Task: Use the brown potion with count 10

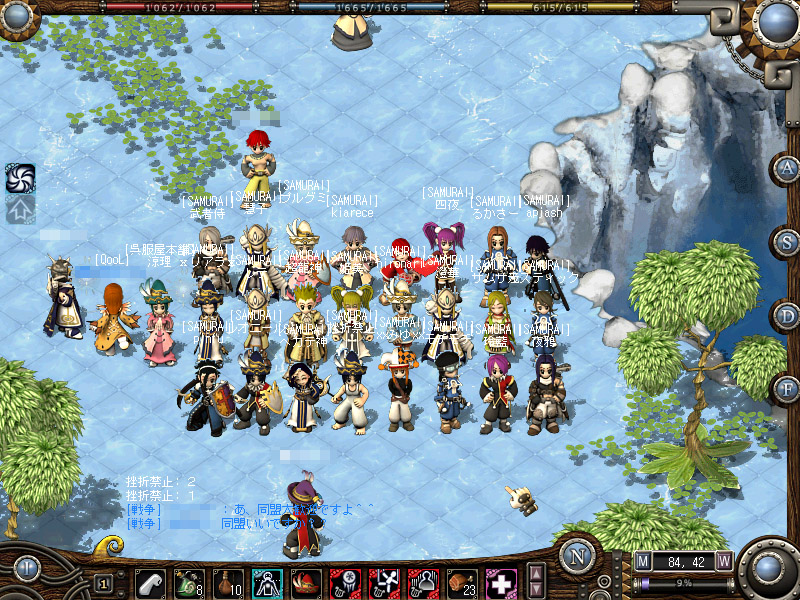Action: [x=228, y=582]
